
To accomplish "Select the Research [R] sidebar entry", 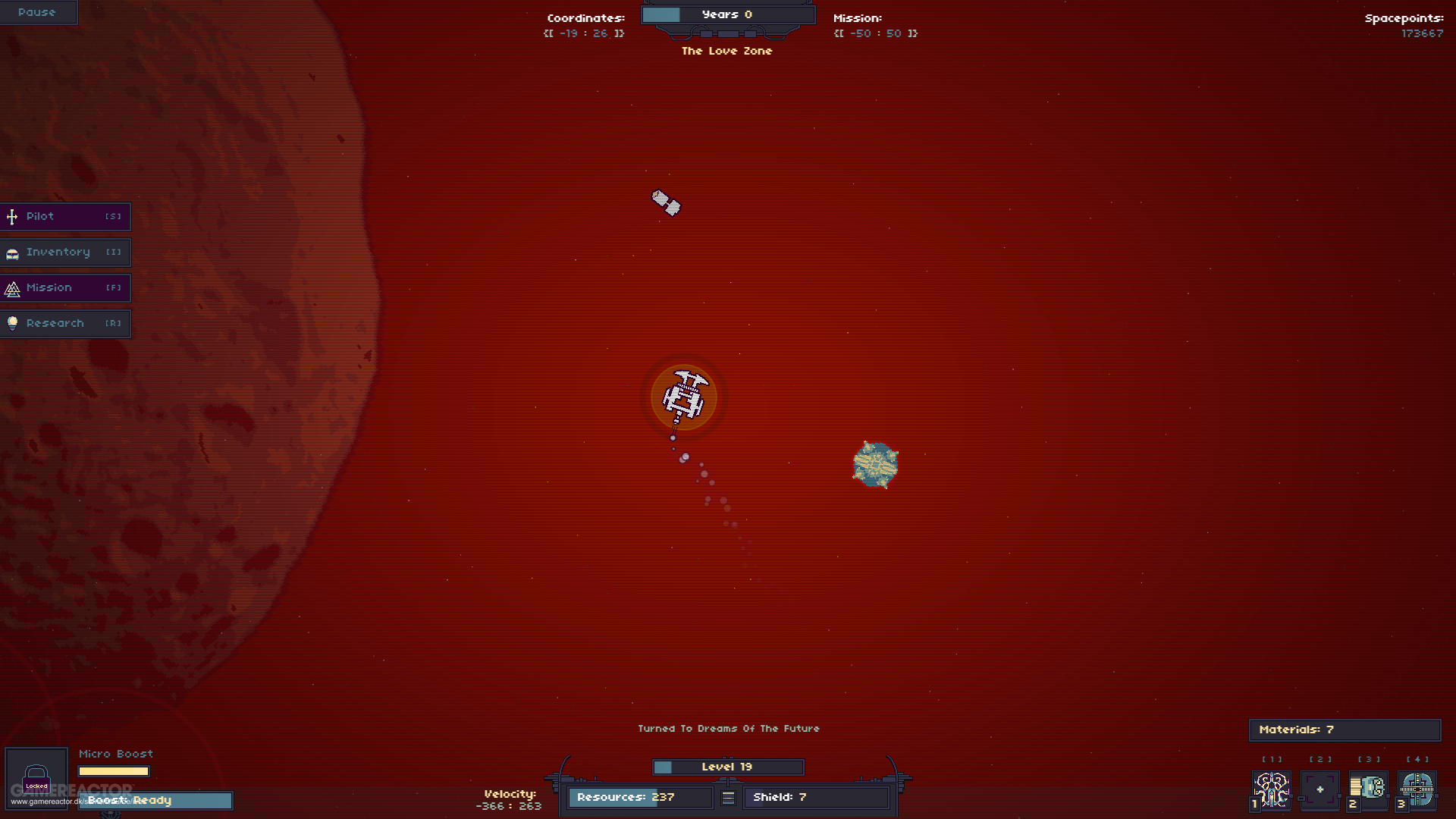I will pyautogui.click(x=65, y=323).
